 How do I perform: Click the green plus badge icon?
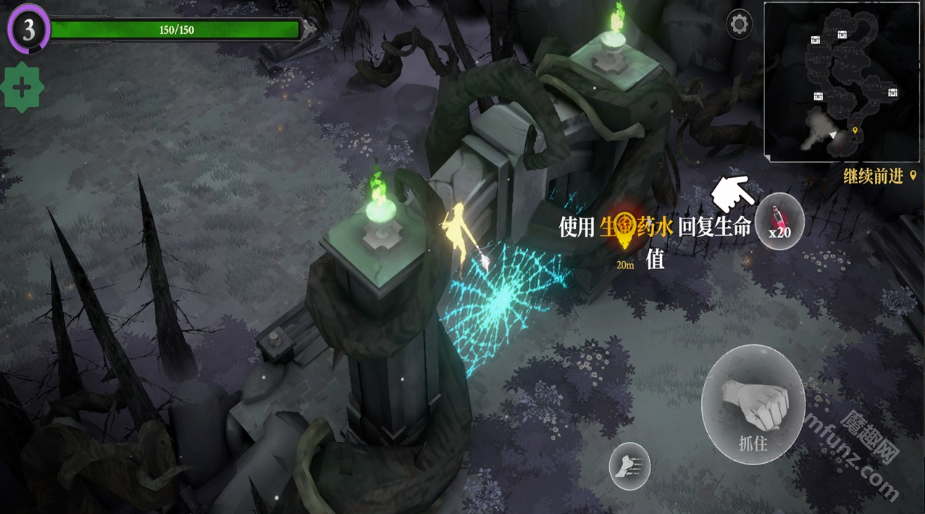(22, 87)
